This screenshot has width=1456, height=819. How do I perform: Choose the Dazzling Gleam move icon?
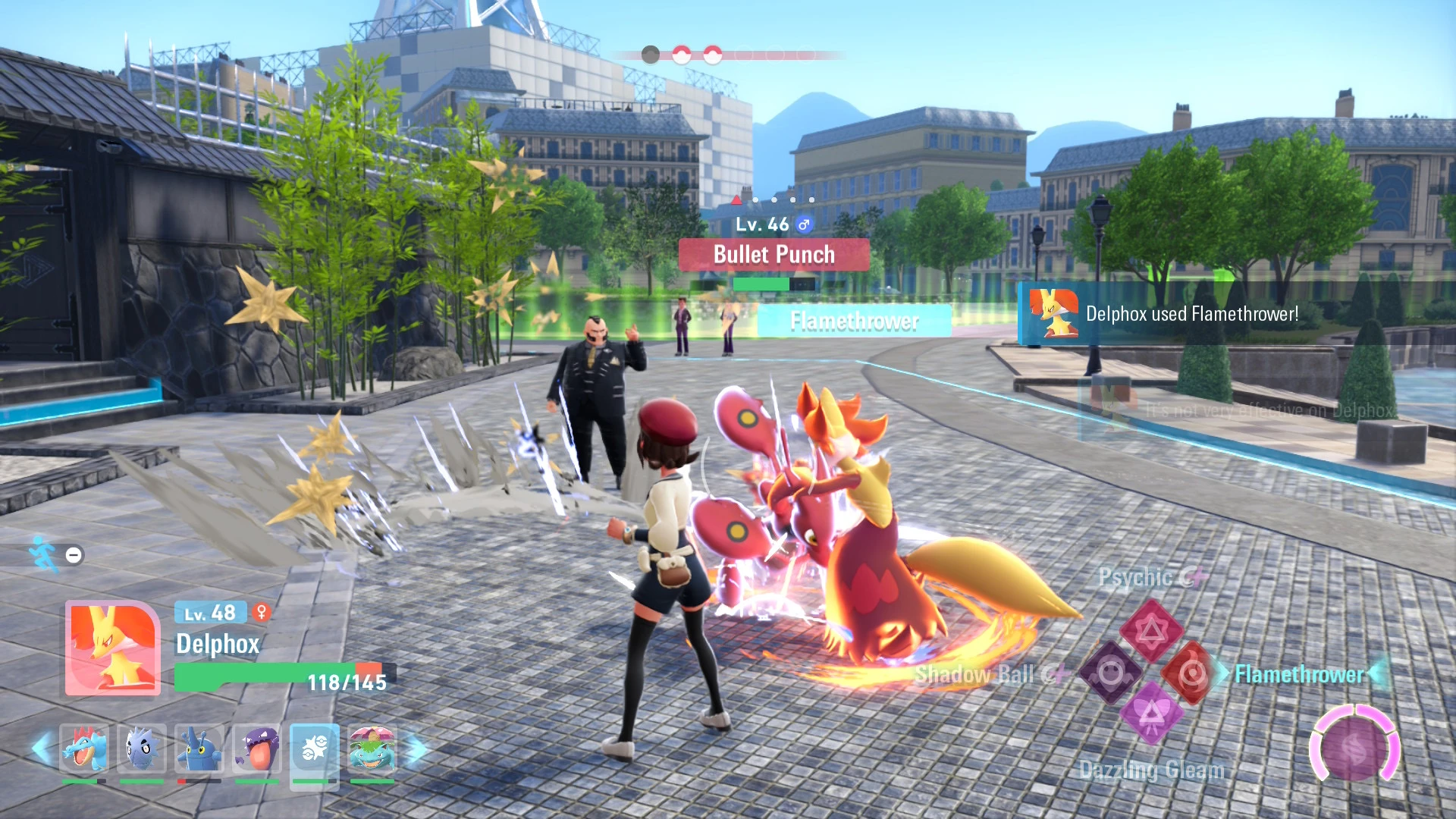tap(1151, 714)
